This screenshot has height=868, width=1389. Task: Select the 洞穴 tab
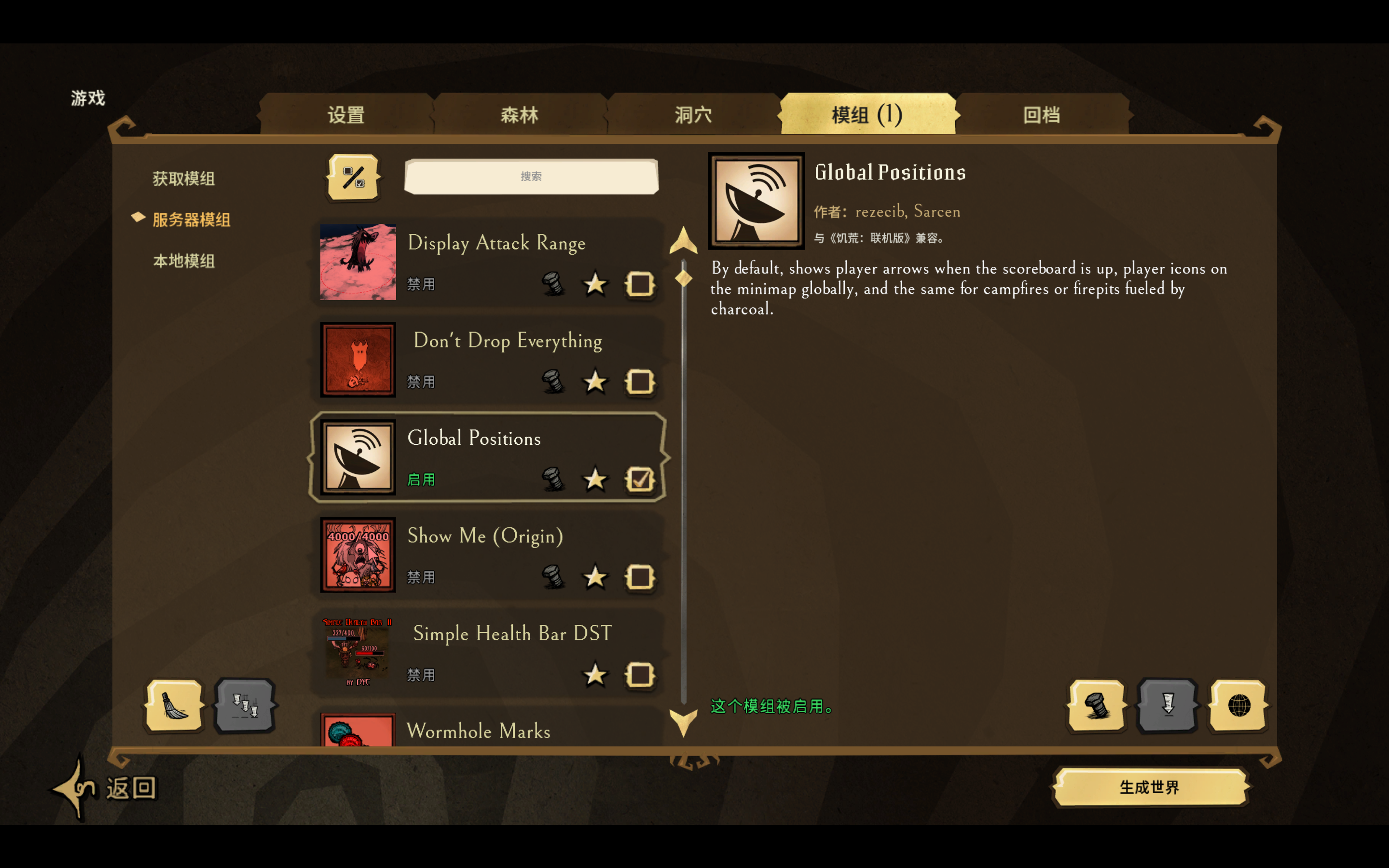(x=693, y=115)
